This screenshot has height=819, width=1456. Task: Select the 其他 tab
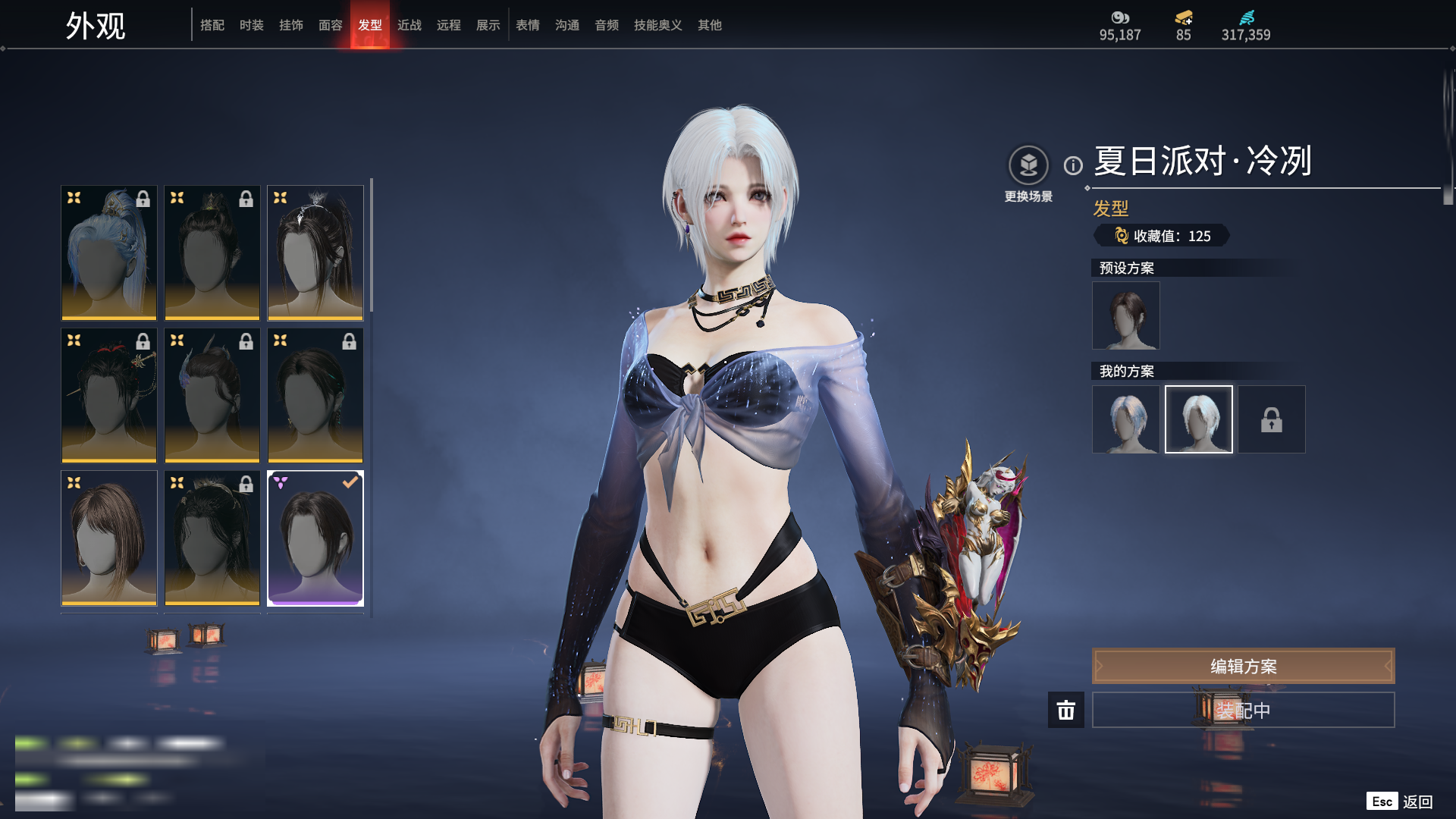click(x=710, y=25)
